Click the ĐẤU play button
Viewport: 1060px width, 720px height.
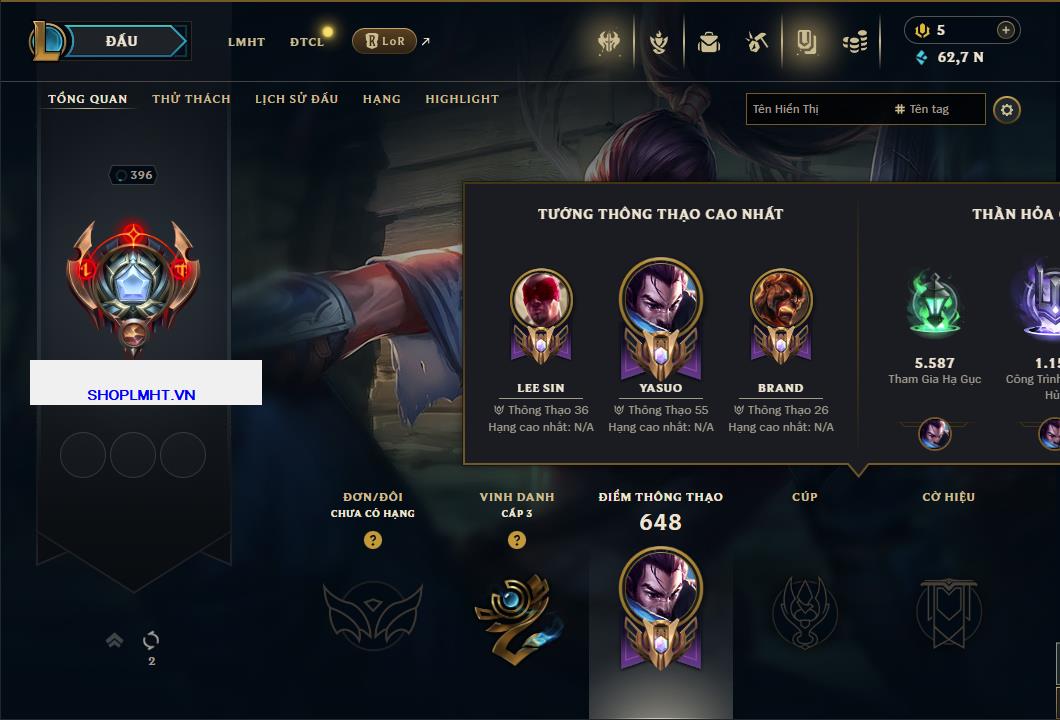pos(121,41)
